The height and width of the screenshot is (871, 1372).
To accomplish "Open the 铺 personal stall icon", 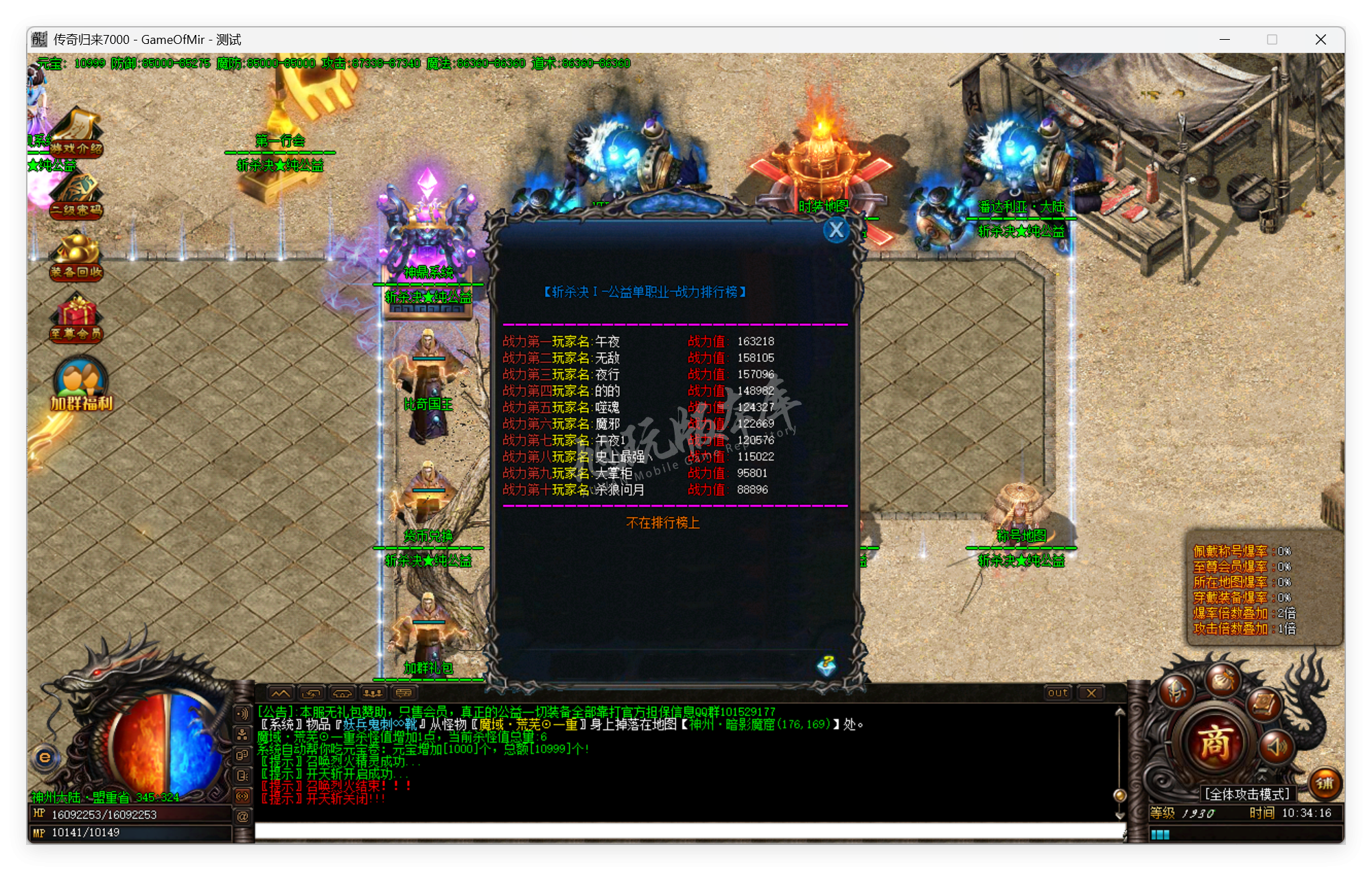I will point(1326,784).
